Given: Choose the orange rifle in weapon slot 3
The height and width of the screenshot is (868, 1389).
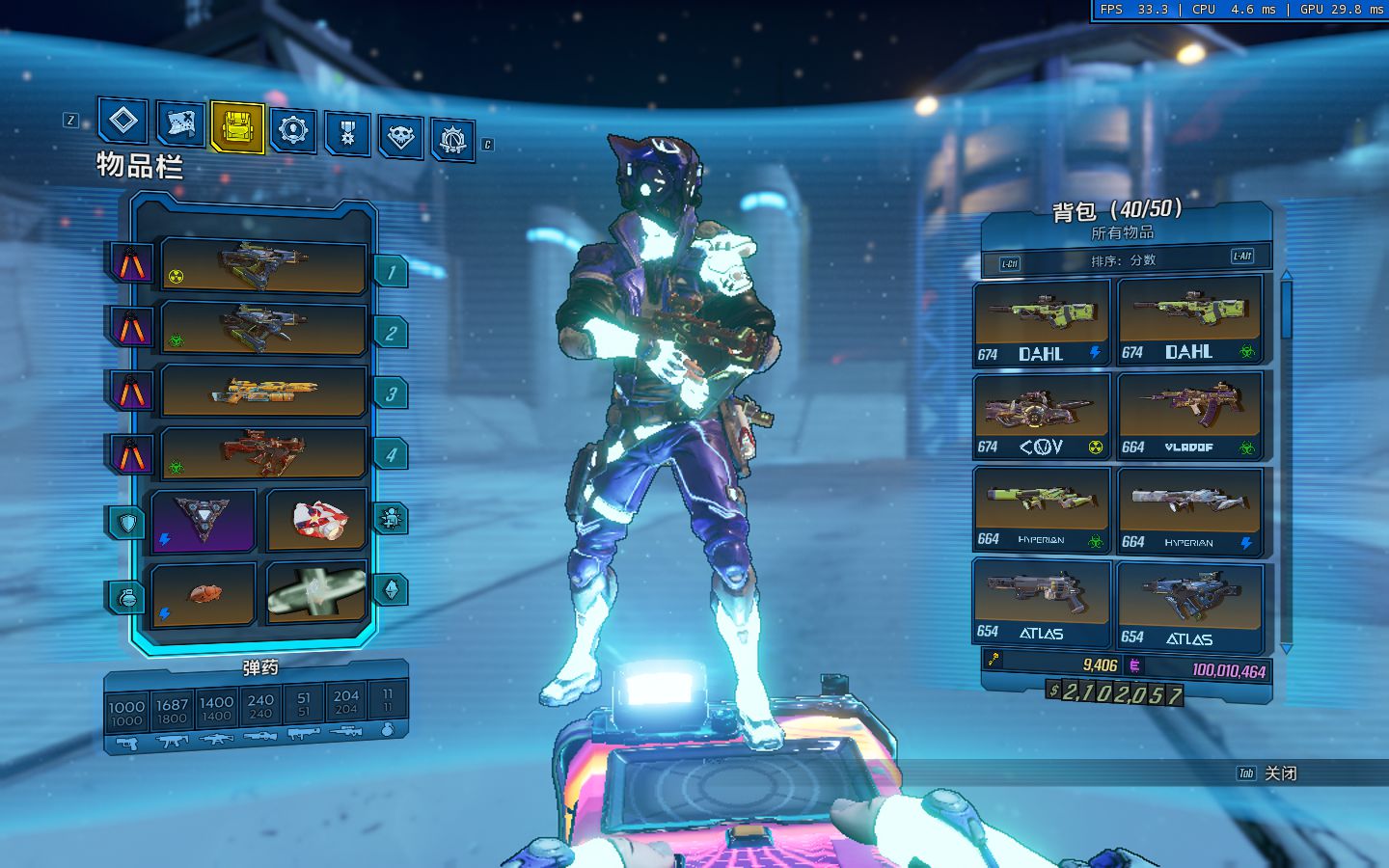Looking at the screenshot, I should point(263,391).
